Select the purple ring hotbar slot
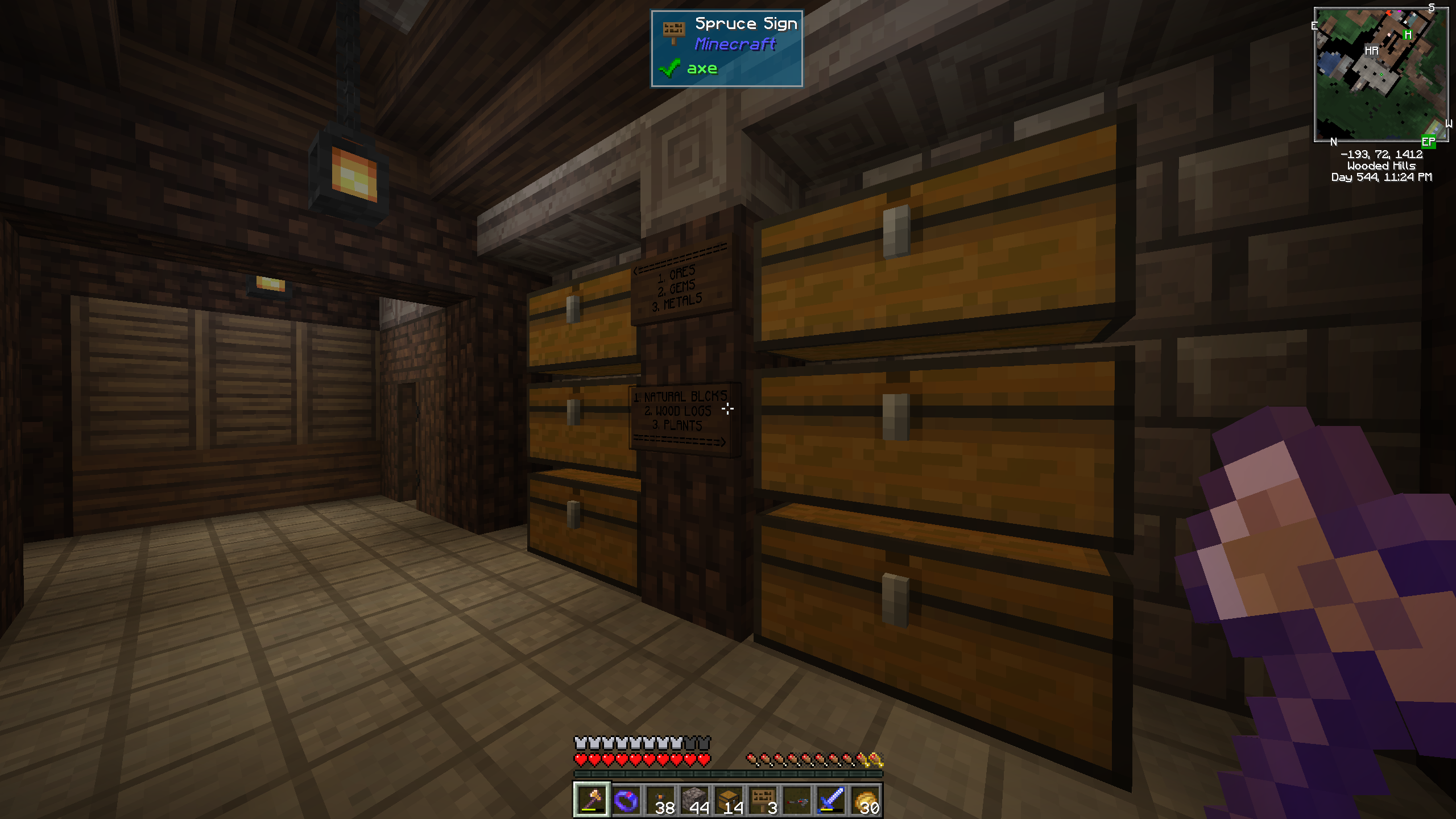This screenshot has width=1456, height=819. [x=626, y=800]
